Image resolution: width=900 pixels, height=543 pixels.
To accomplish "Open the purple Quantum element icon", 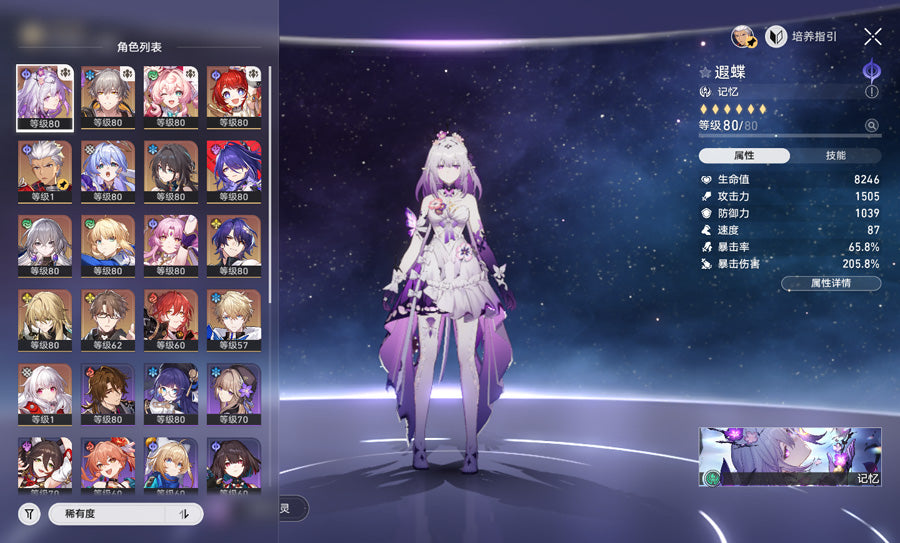I will point(871,70).
